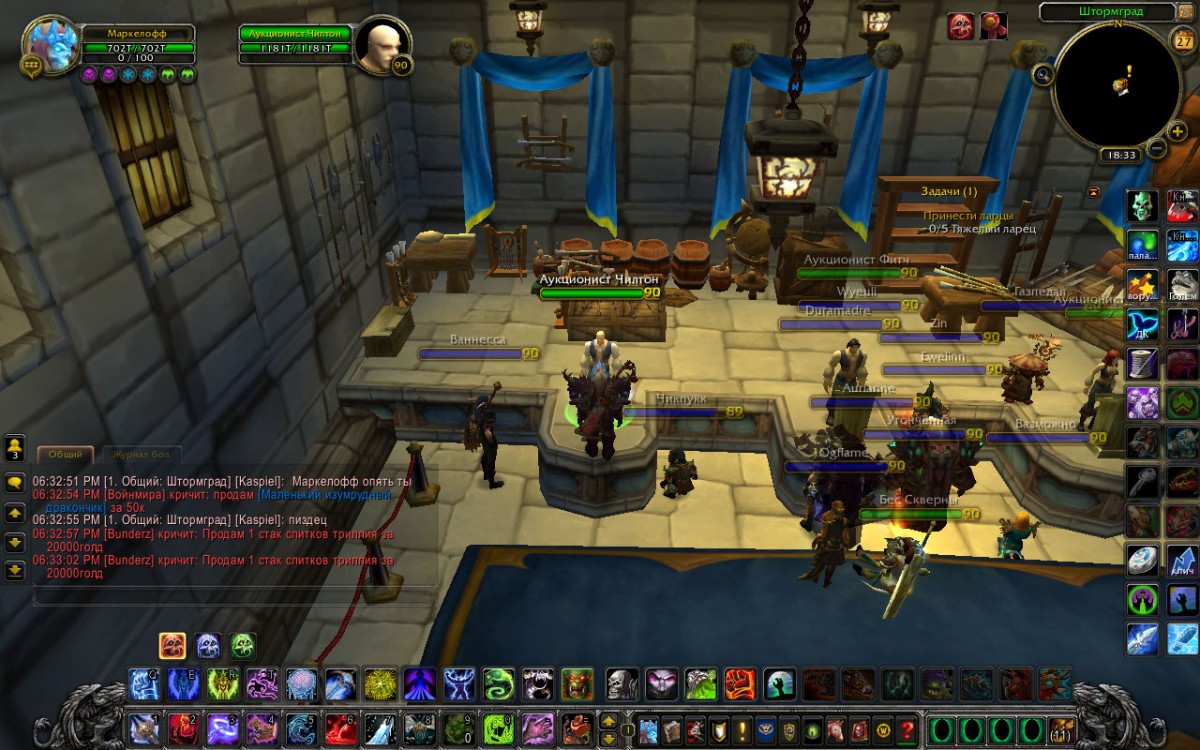Switch to the Журнал боя chat tab
1200x750 pixels.
pos(141,454)
